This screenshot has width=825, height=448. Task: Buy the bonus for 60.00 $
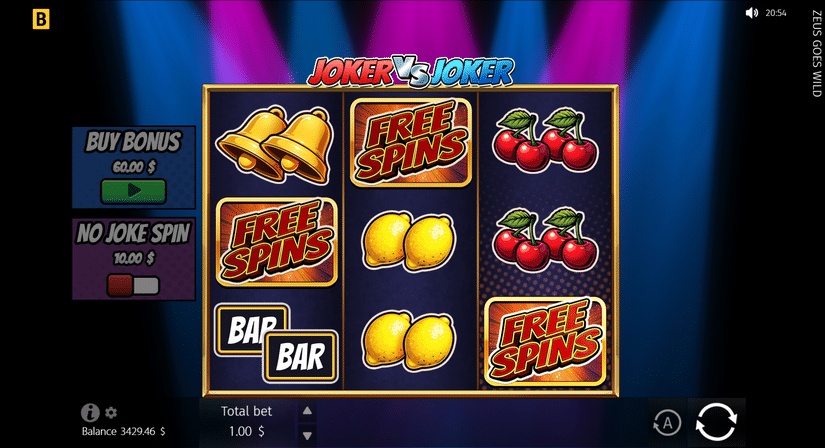pyautogui.click(x=133, y=191)
